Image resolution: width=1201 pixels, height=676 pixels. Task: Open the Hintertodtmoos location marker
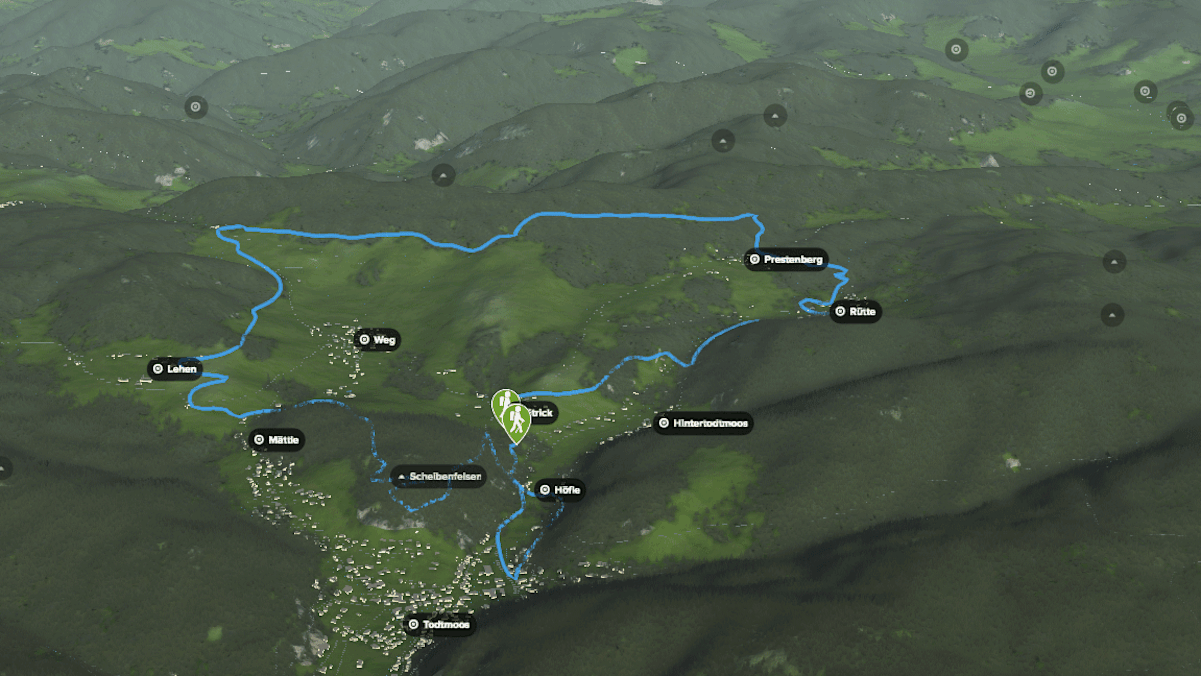[x=703, y=424]
